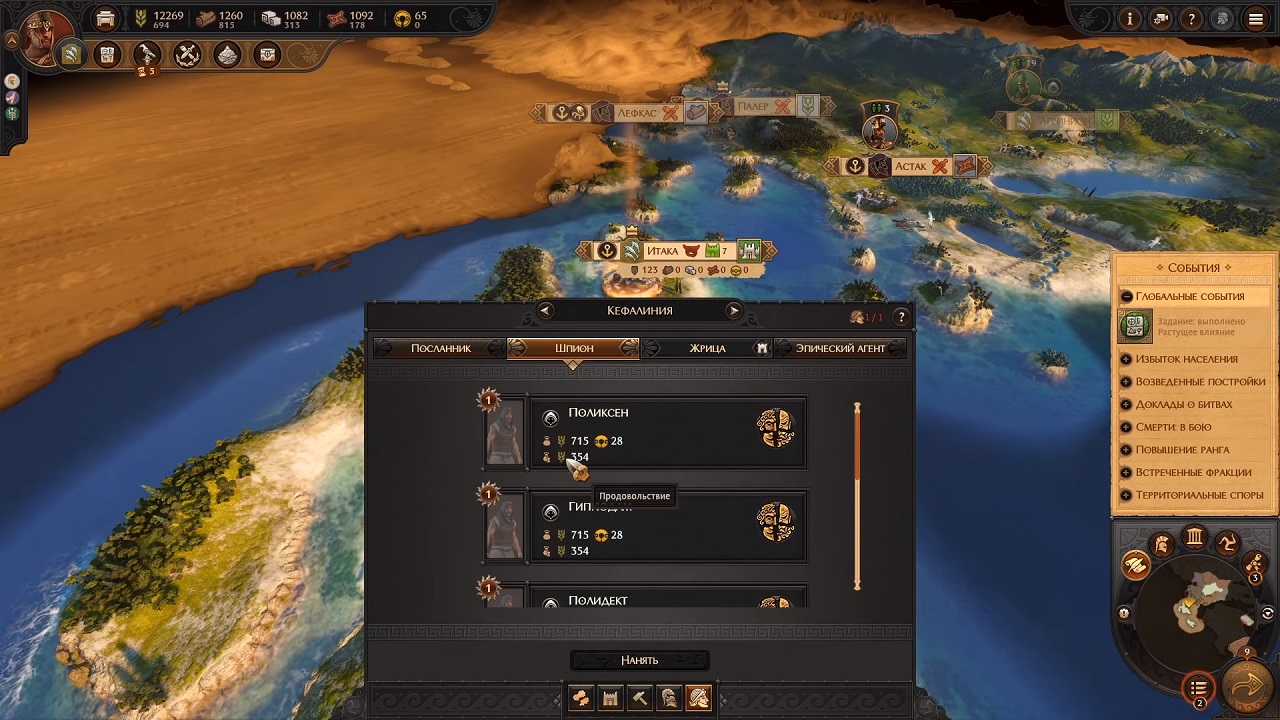Image resolution: width=1280 pixels, height=720 pixels.
Task: Open the notifications list icon showing 2
Action: pyautogui.click(x=1199, y=687)
